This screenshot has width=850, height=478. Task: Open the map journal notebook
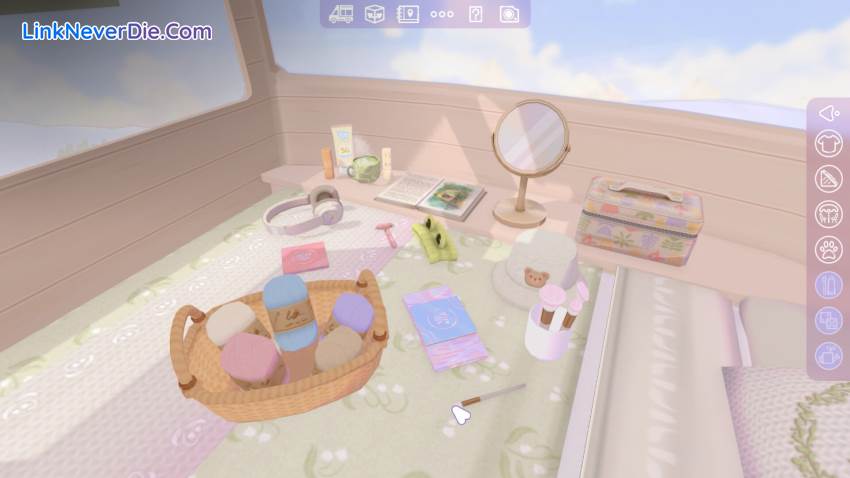(408, 14)
